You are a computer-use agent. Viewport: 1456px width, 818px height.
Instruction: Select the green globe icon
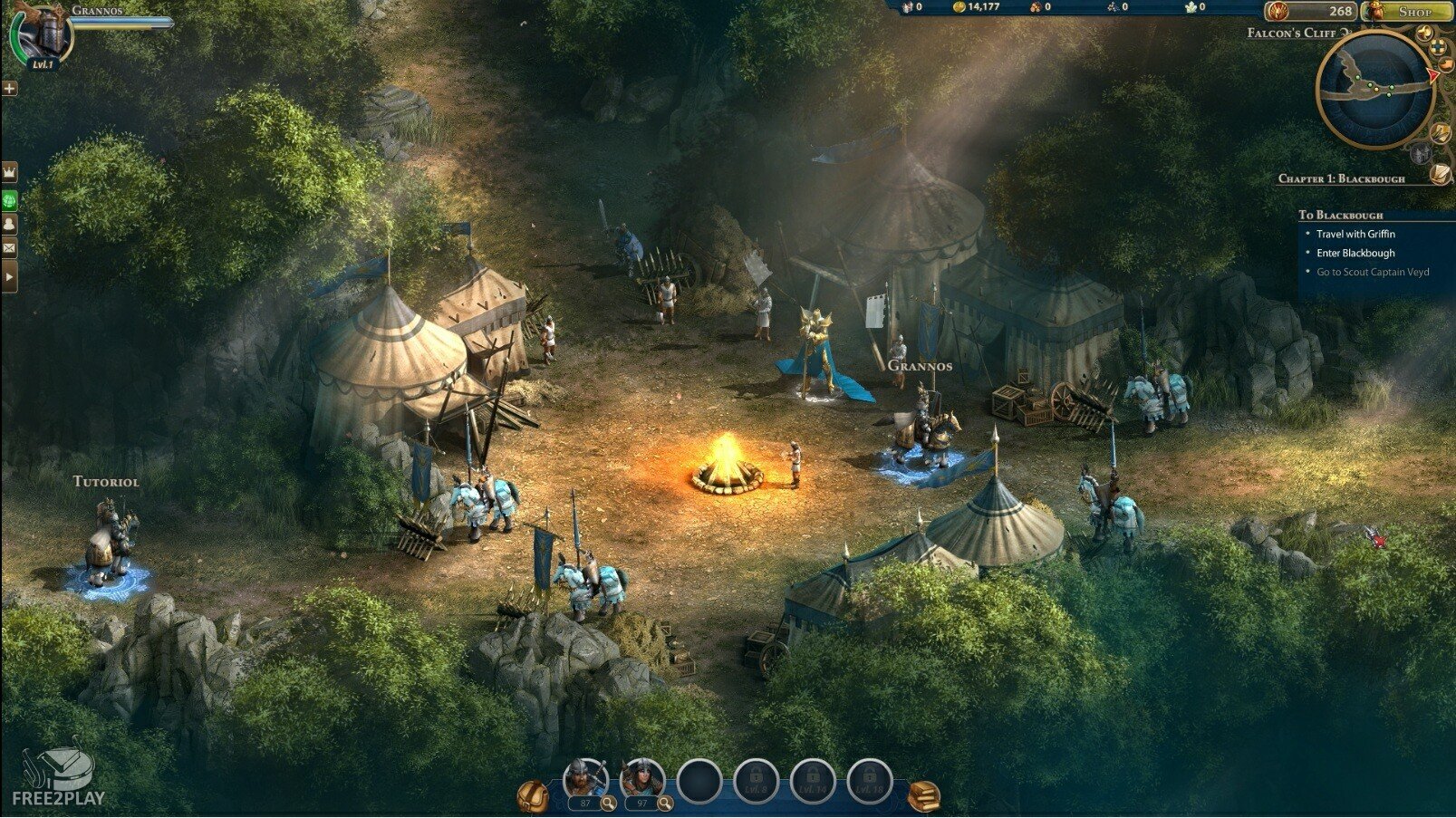coord(10,198)
